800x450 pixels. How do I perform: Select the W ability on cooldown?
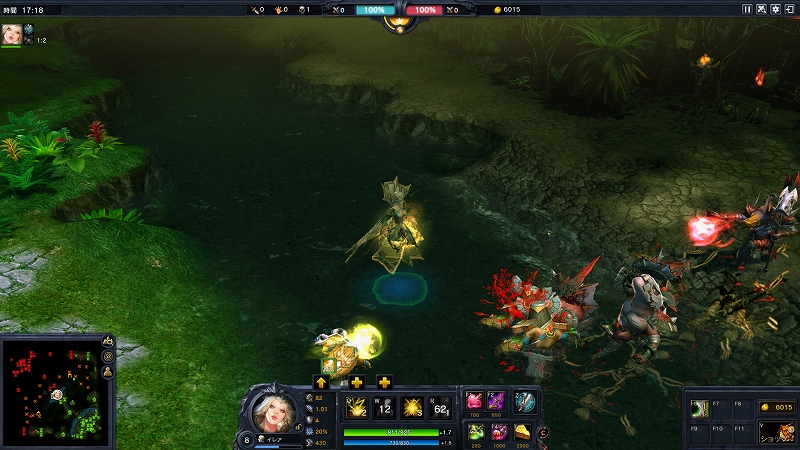click(x=385, y=408)
